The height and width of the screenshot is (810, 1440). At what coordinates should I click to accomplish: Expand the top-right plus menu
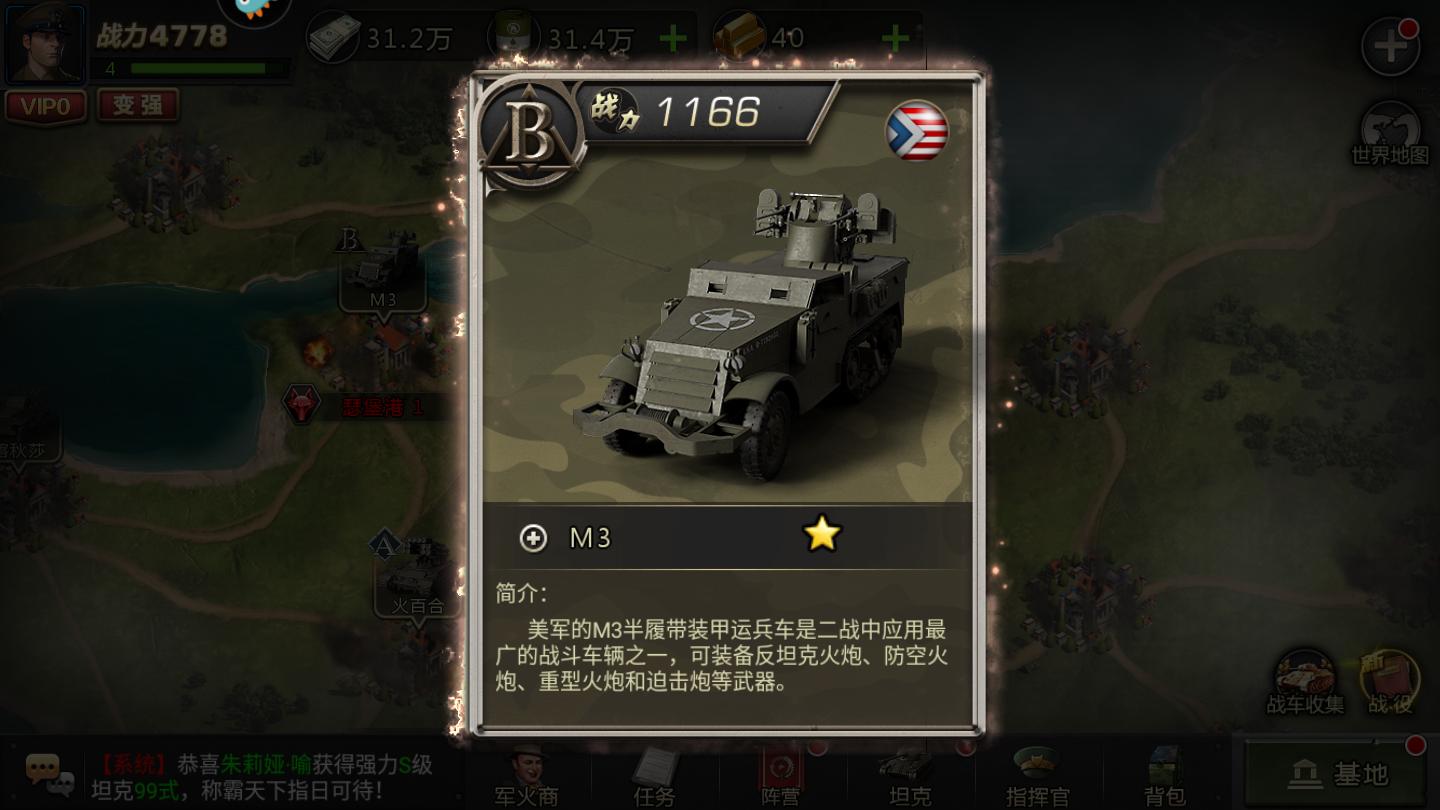pyautogui.click(x=1390, y=45)
